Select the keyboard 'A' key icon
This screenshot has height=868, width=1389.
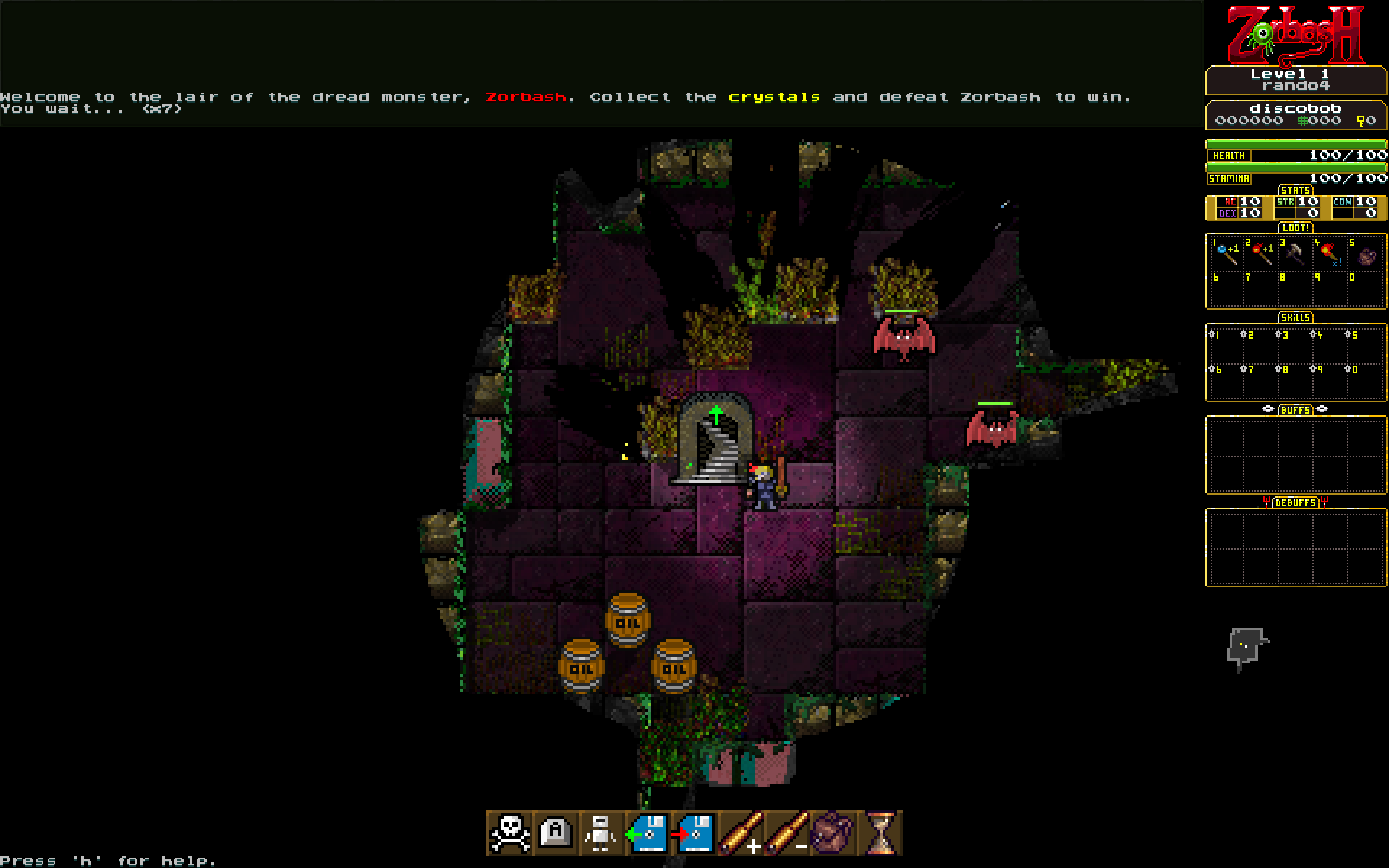pos(556,833)
